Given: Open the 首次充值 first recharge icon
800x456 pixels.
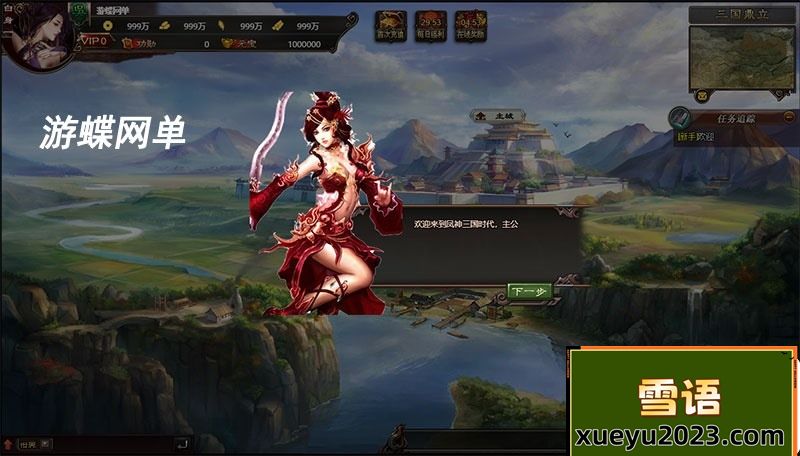Looking at the screenshot, I should click(390, 26).
